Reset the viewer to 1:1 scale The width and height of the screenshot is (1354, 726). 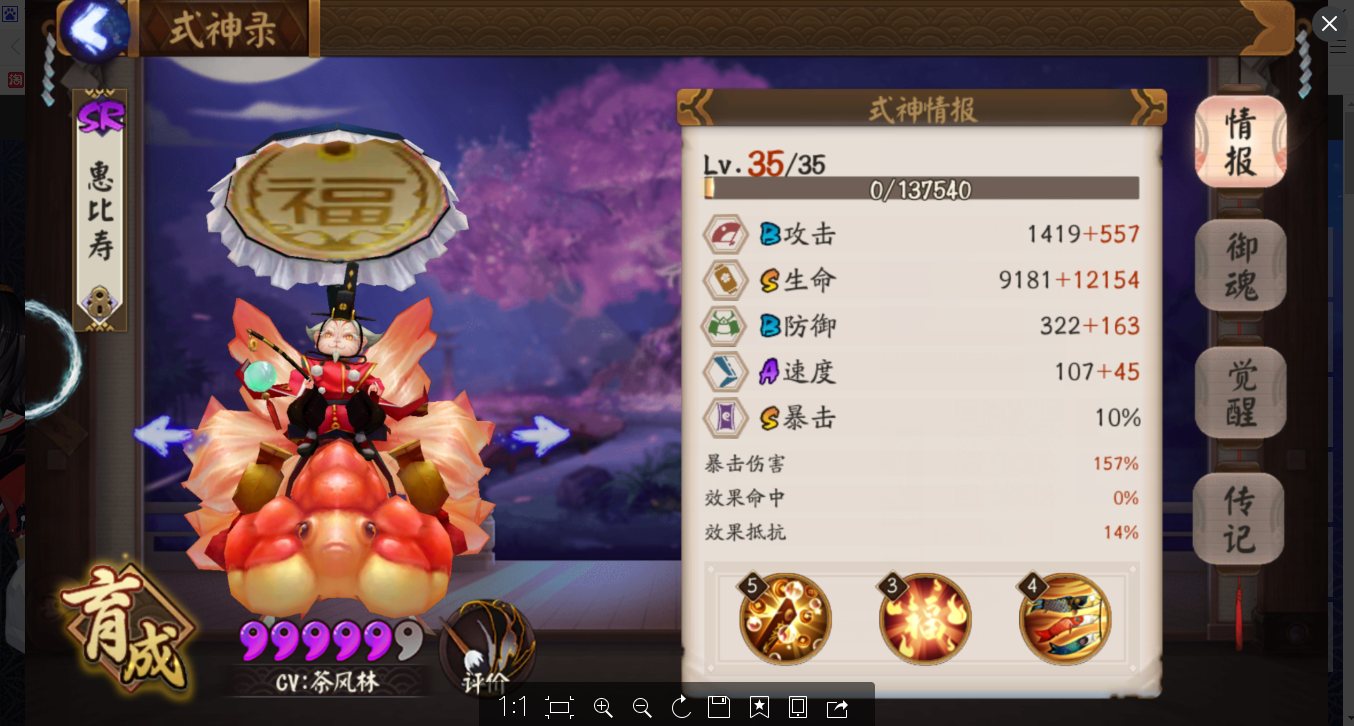click(x=512, y=708)
